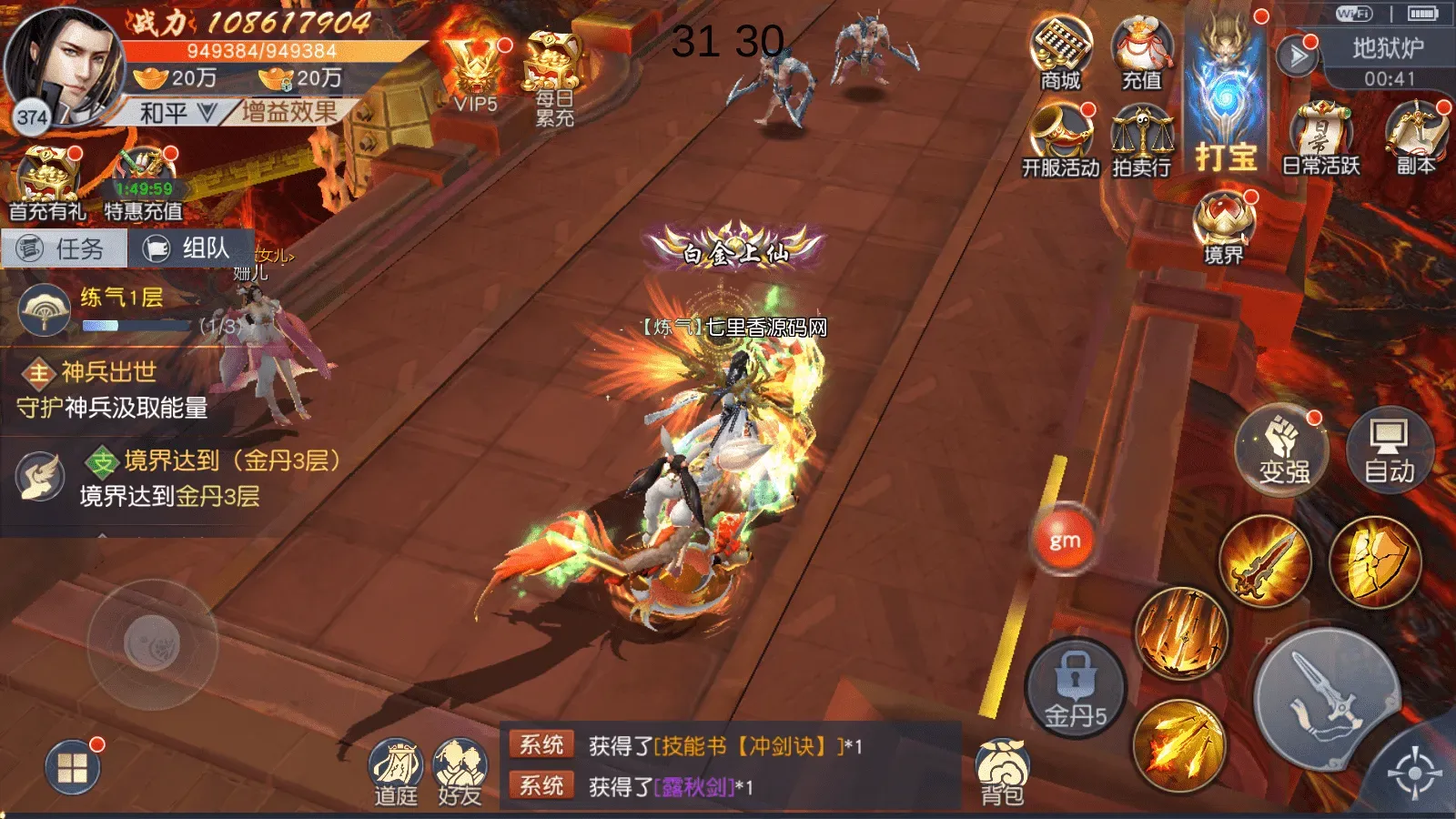
Task: Open the 商城 shop icon
Action: [x=1061, y=55]
